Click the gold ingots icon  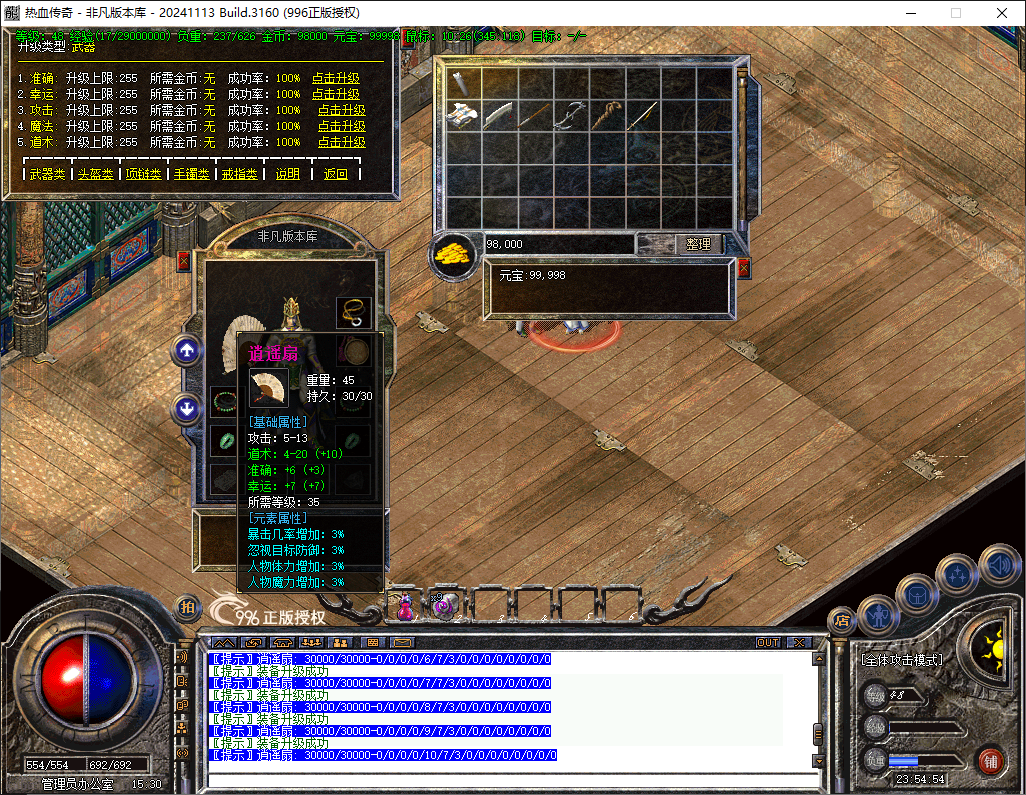456,254
